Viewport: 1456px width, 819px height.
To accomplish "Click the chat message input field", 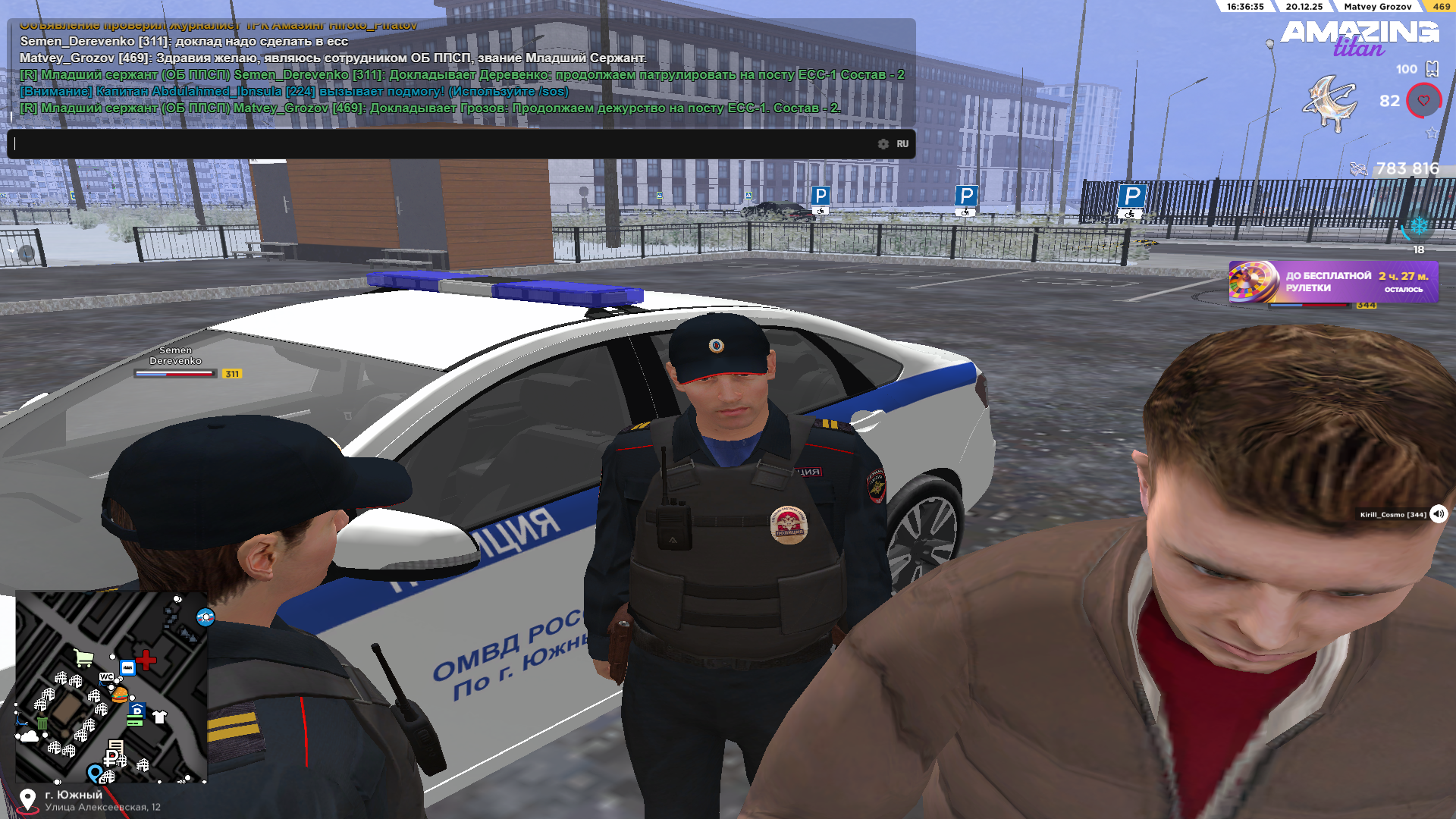I will [440, 144].
